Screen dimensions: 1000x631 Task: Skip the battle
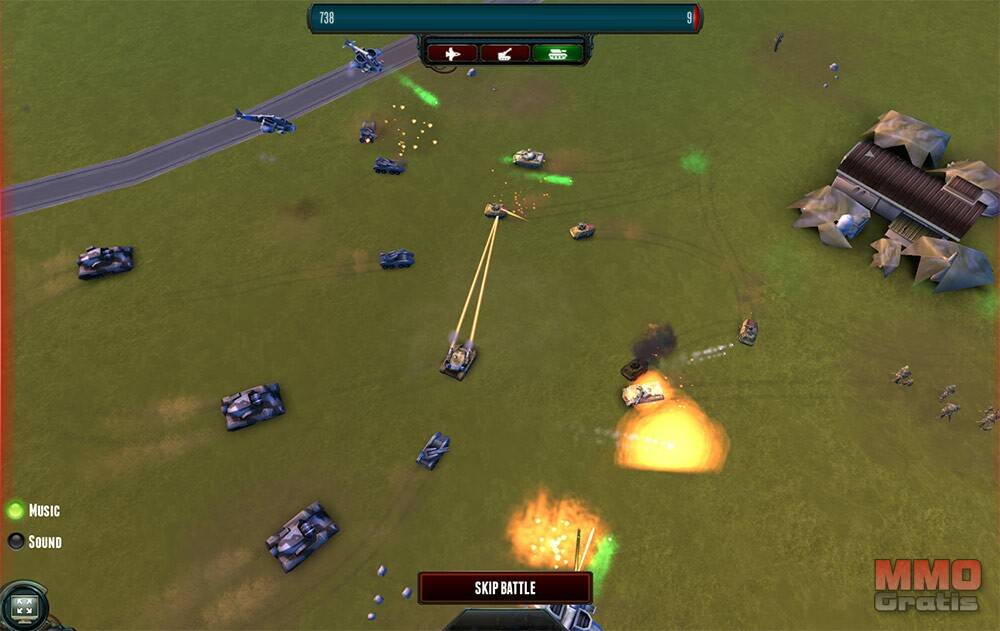click(x=505, y=588)
